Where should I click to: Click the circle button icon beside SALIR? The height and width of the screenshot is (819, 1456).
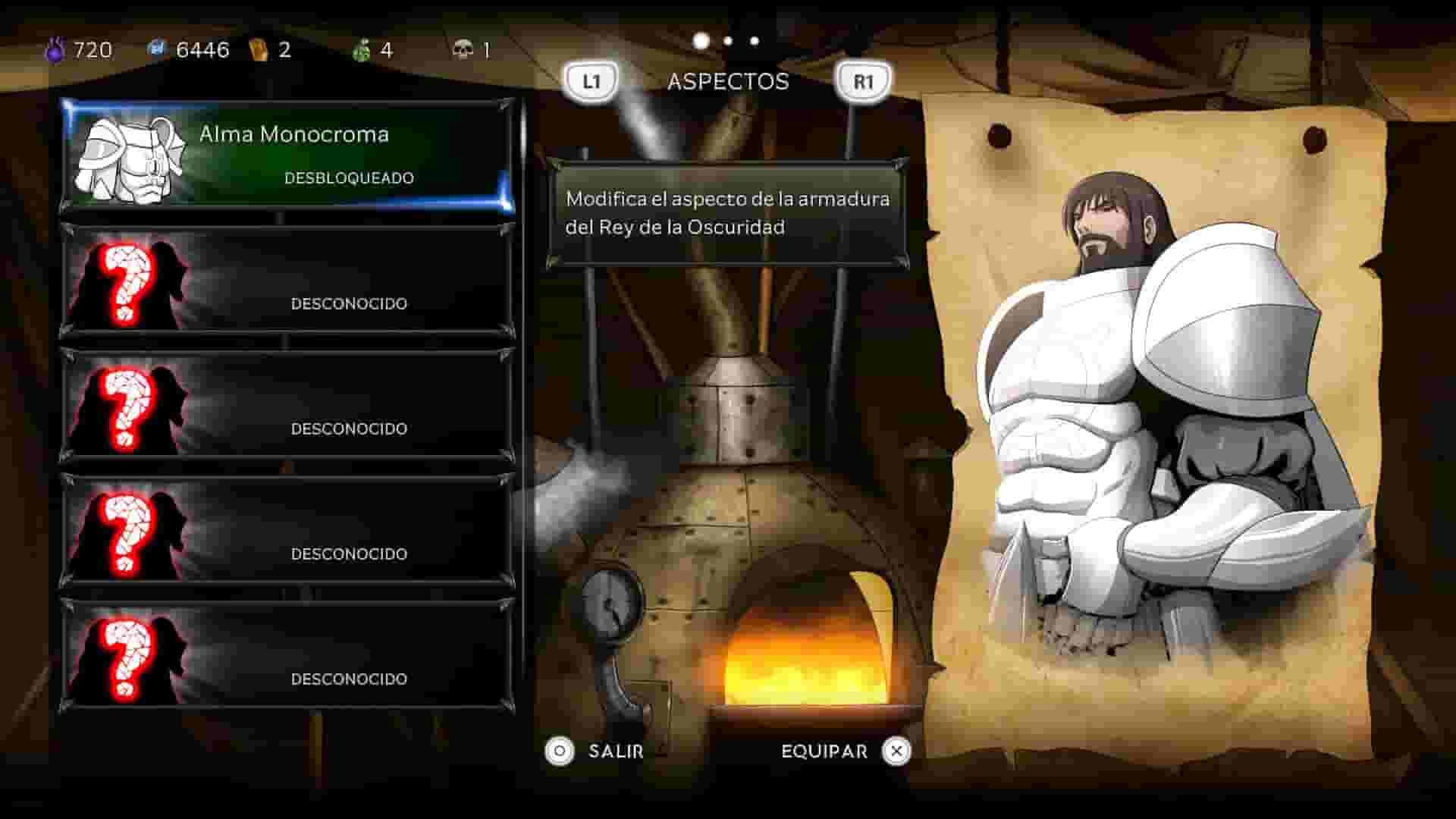559,752
